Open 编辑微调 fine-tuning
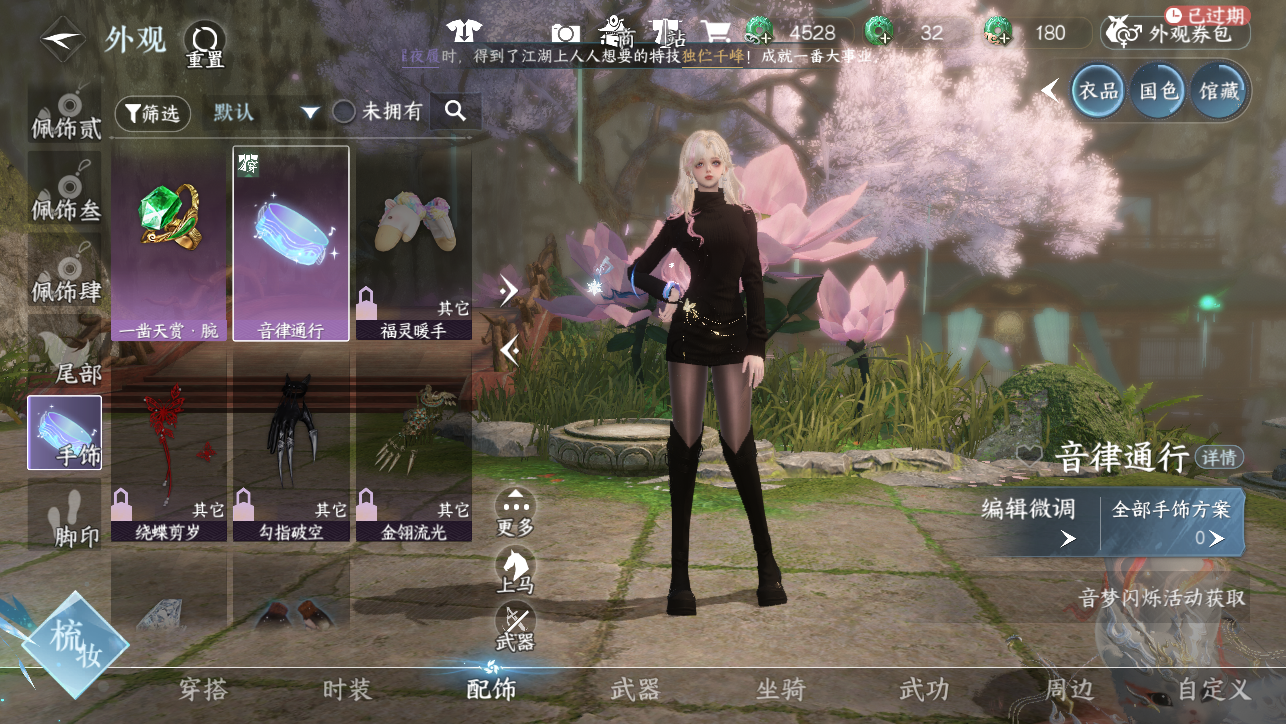The height and width of the screenshot is (724, 1286). [x=1030, y=521]
